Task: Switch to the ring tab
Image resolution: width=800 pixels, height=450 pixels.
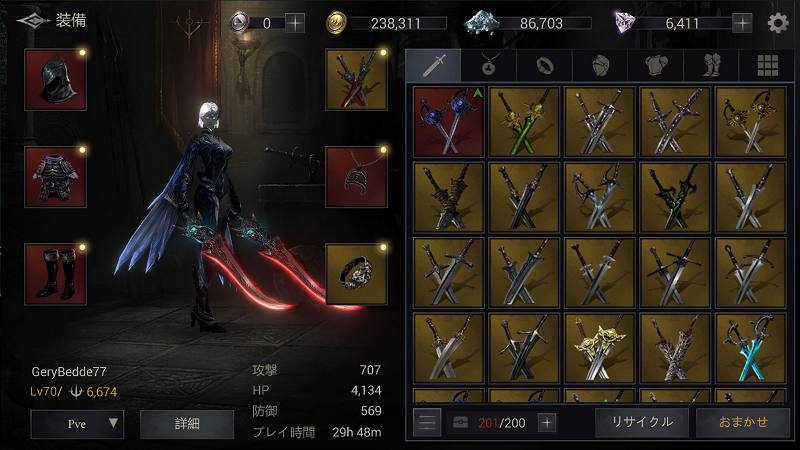Action: click(x=544, y=65)
